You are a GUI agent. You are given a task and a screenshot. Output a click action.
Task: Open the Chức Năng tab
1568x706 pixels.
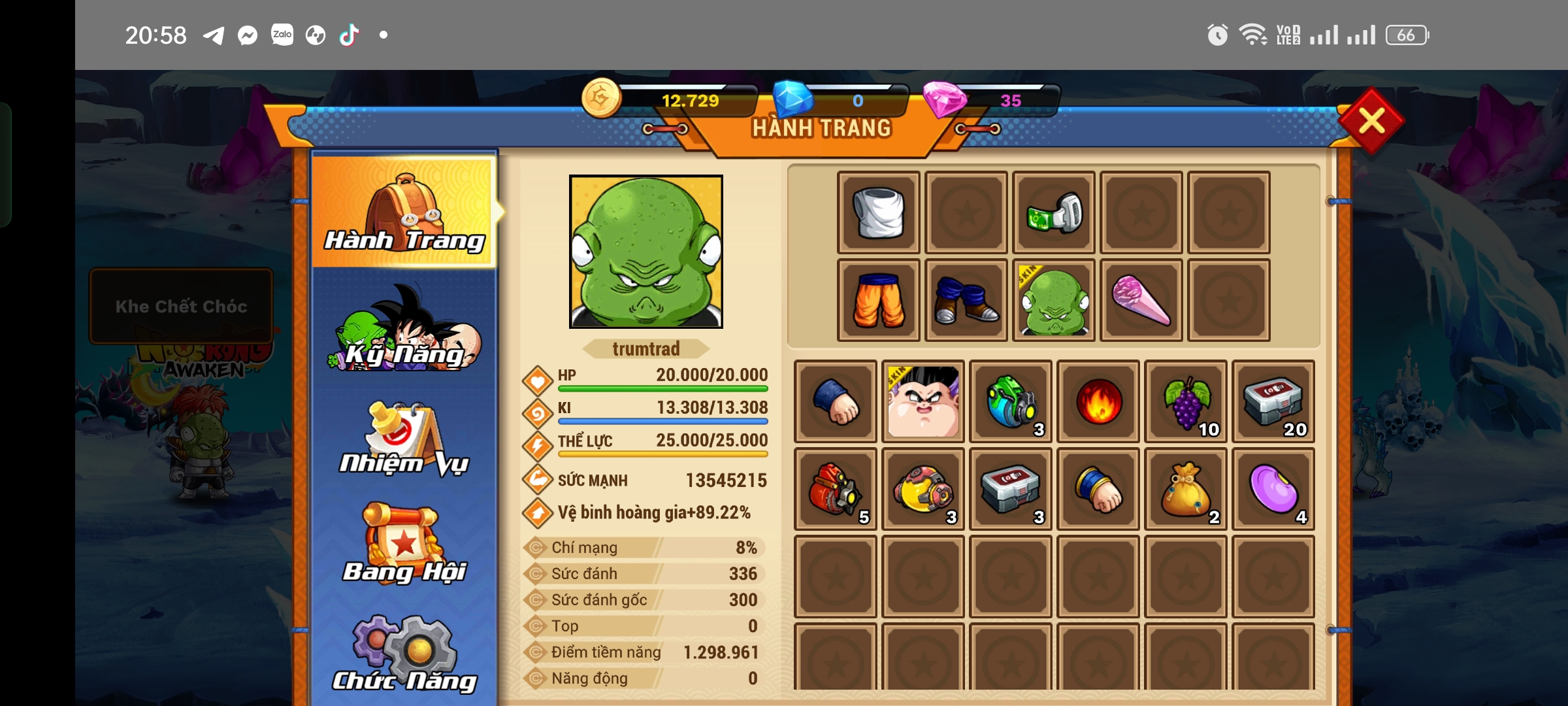point(404,654)
